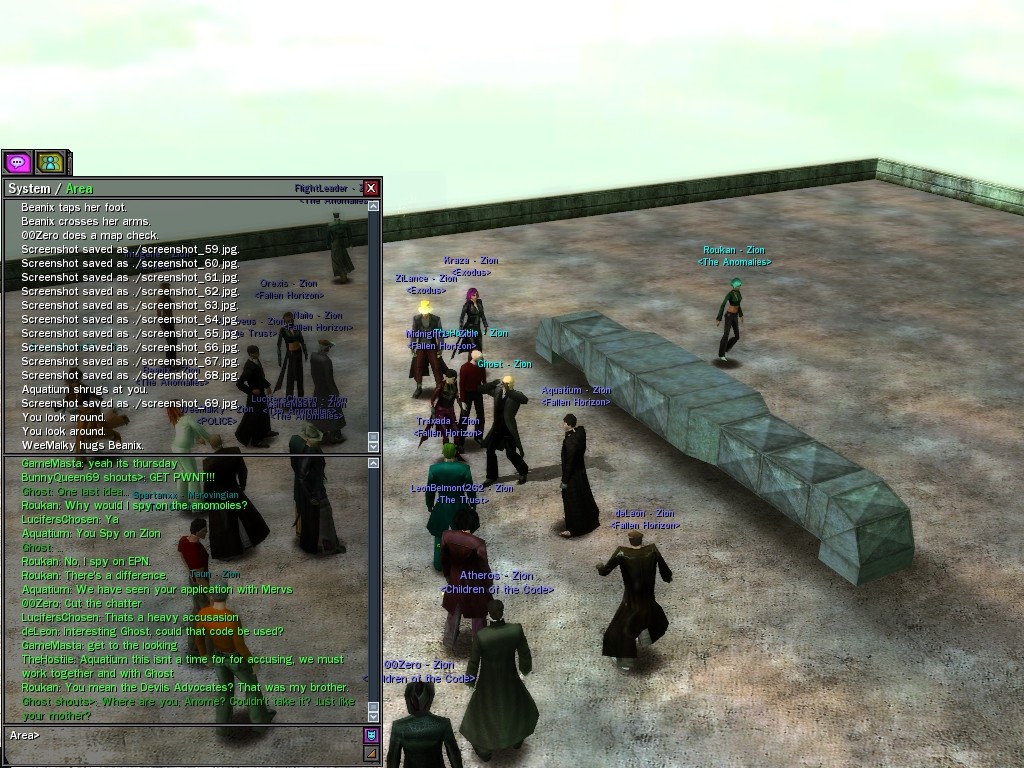Close the System / Area chat window

(x=371, y=188)
